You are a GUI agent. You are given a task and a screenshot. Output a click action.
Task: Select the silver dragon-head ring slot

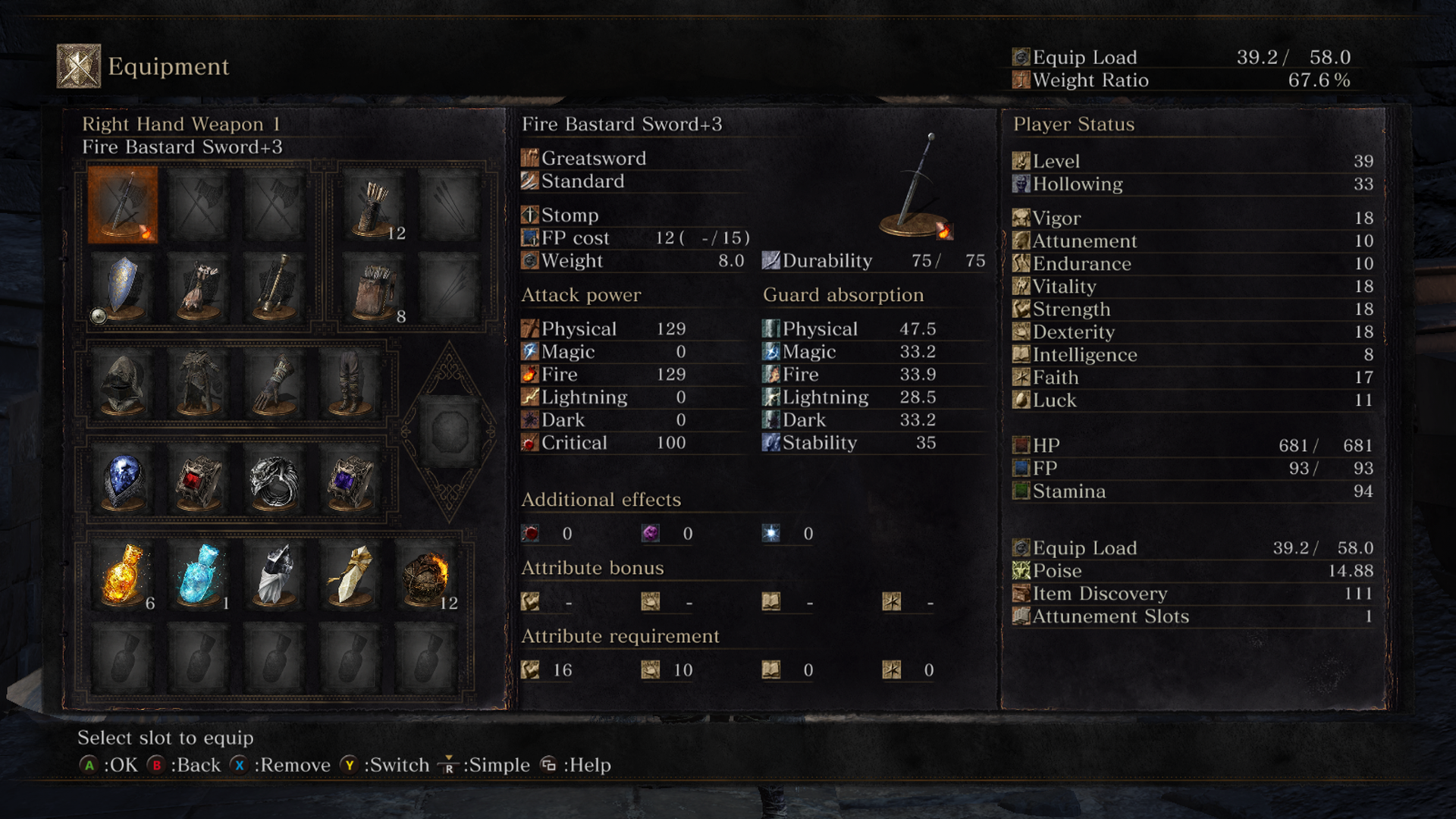(x=275, y=482)
